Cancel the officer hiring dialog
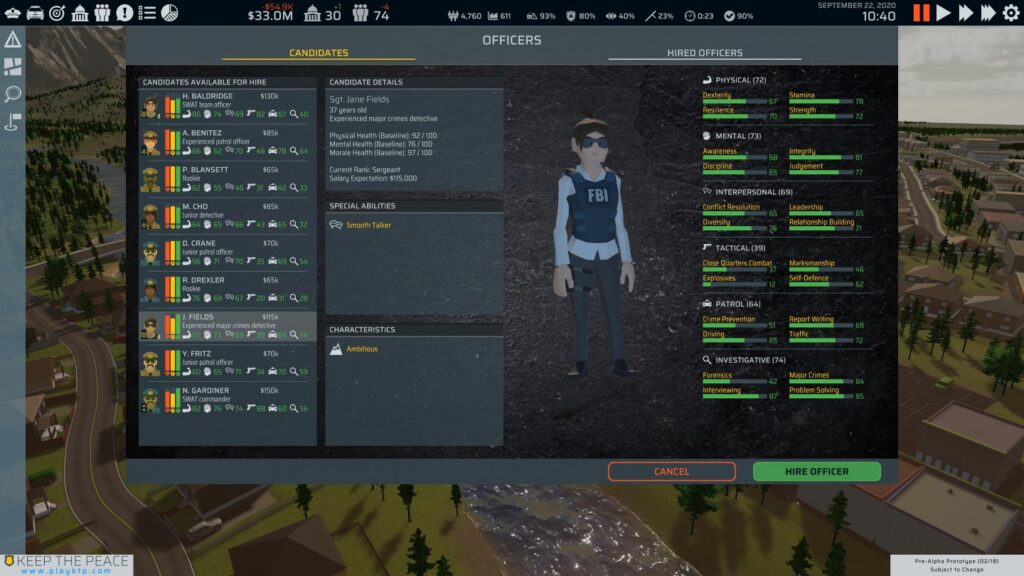This screenshot has height=576, width=1024. click(671, 471)
